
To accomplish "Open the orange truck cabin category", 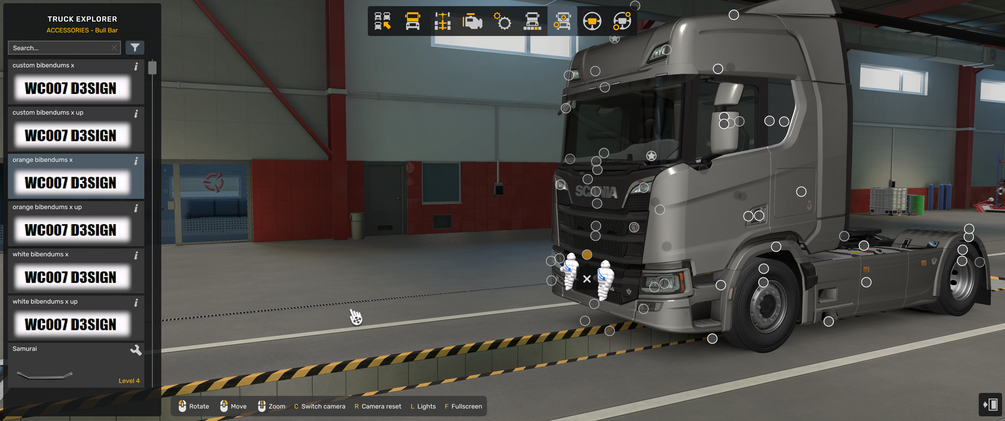I will pyautogui.click(x=412, y=21).
